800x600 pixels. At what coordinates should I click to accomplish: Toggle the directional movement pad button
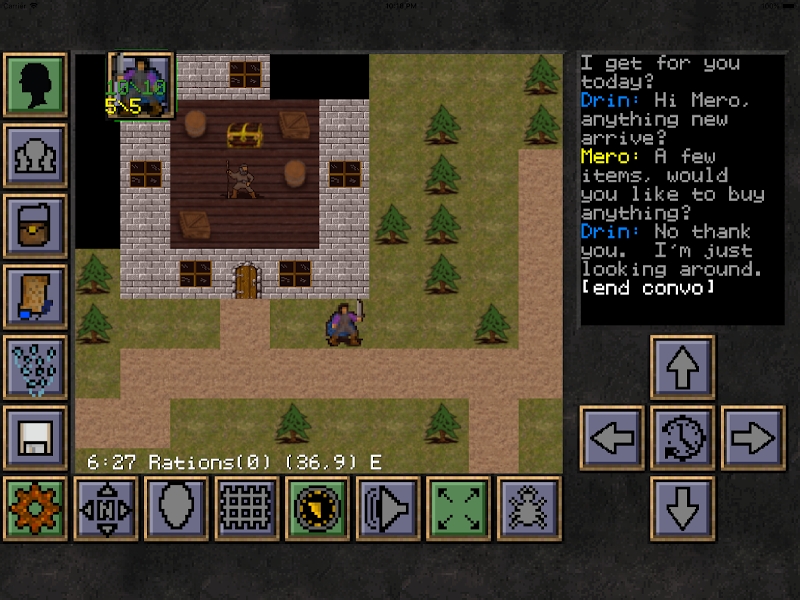[x=106, y=508]
